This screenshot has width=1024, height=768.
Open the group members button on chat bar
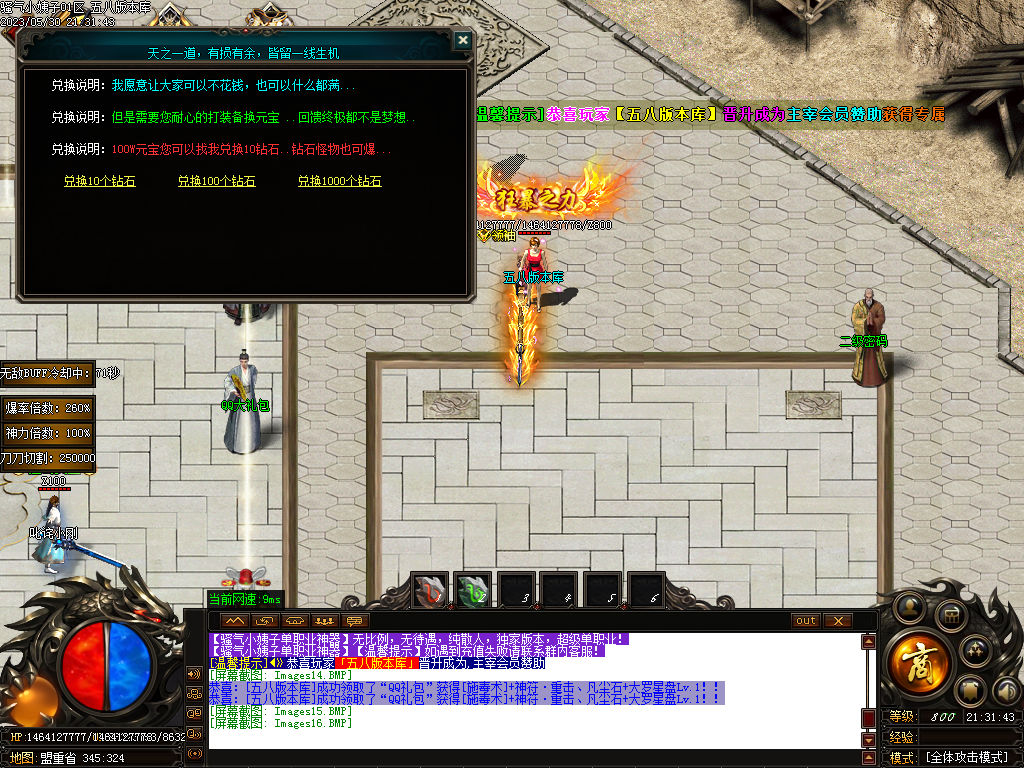click(x=323, y=621)
